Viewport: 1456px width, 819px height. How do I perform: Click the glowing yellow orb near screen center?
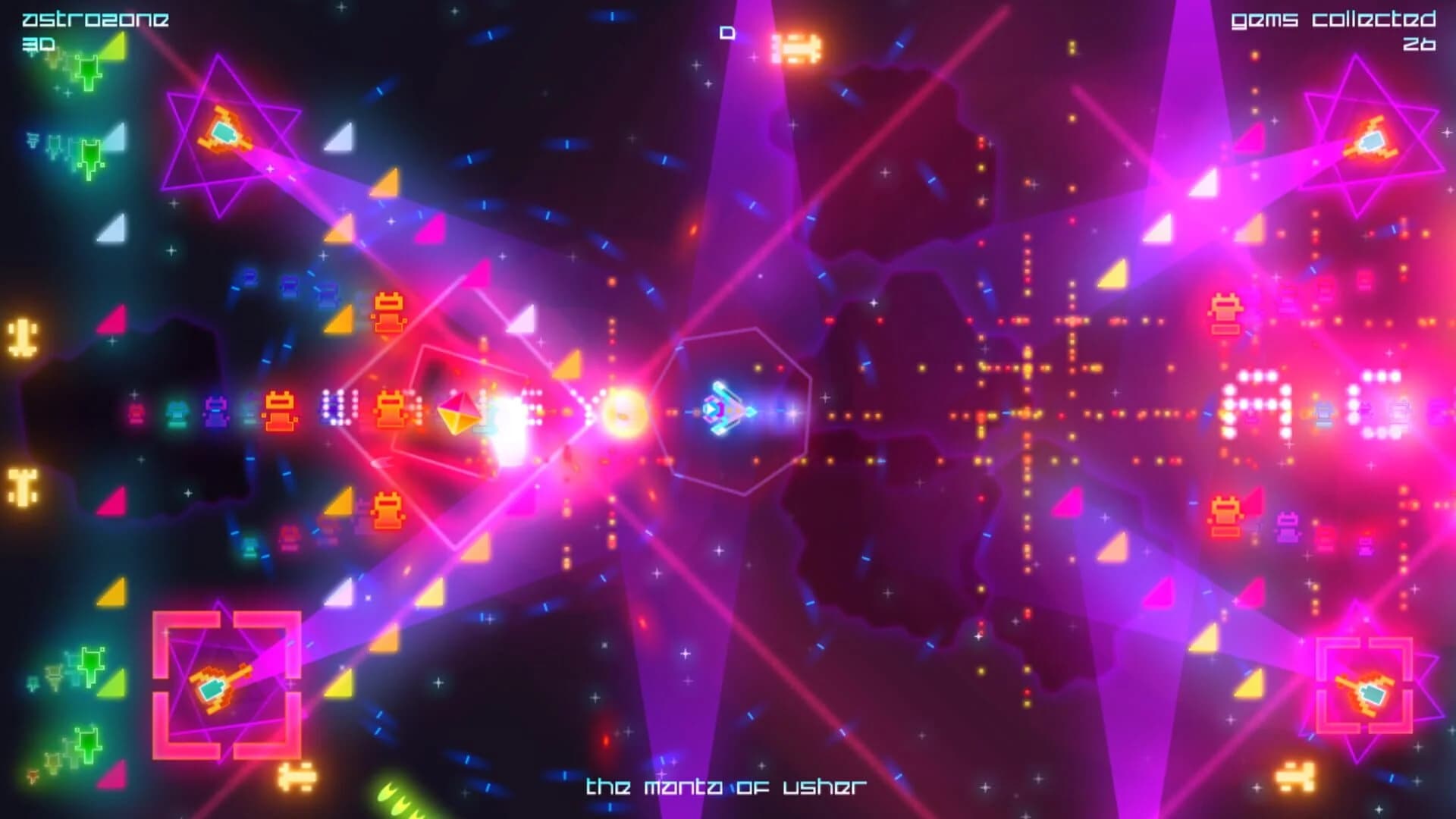coord(623,413)
